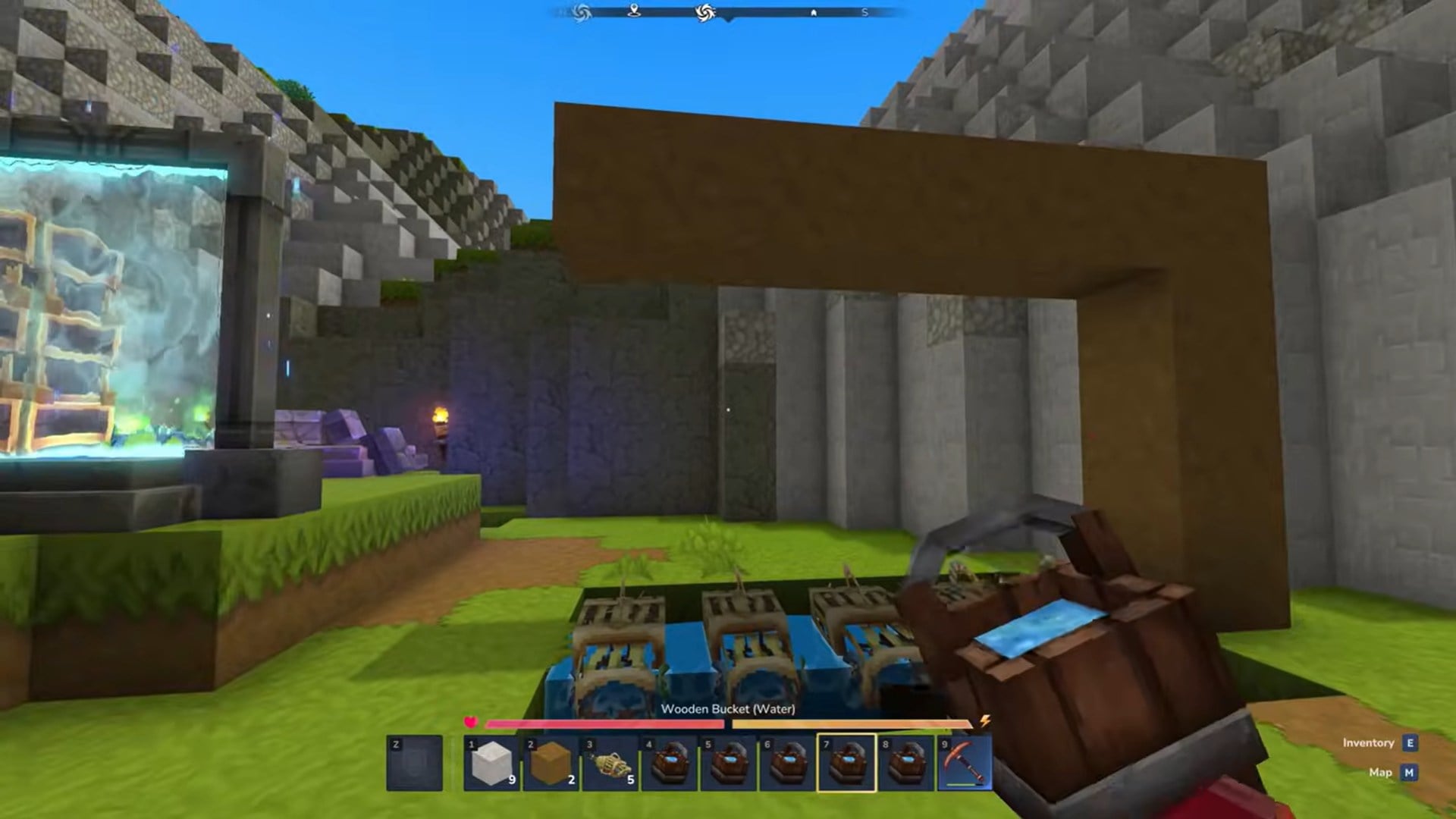Click the location pin marker on the compass bar
This screenshot has height=819, width=1456.
coord(633,11)
